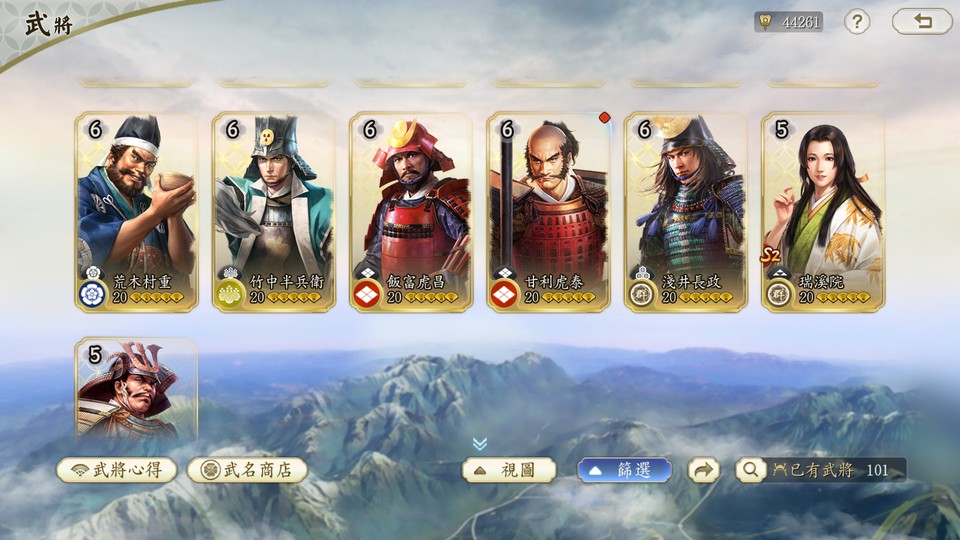960x540 pixels.
Task: Open the 瑞溪院 officer card
Action: tap(822, 212)
